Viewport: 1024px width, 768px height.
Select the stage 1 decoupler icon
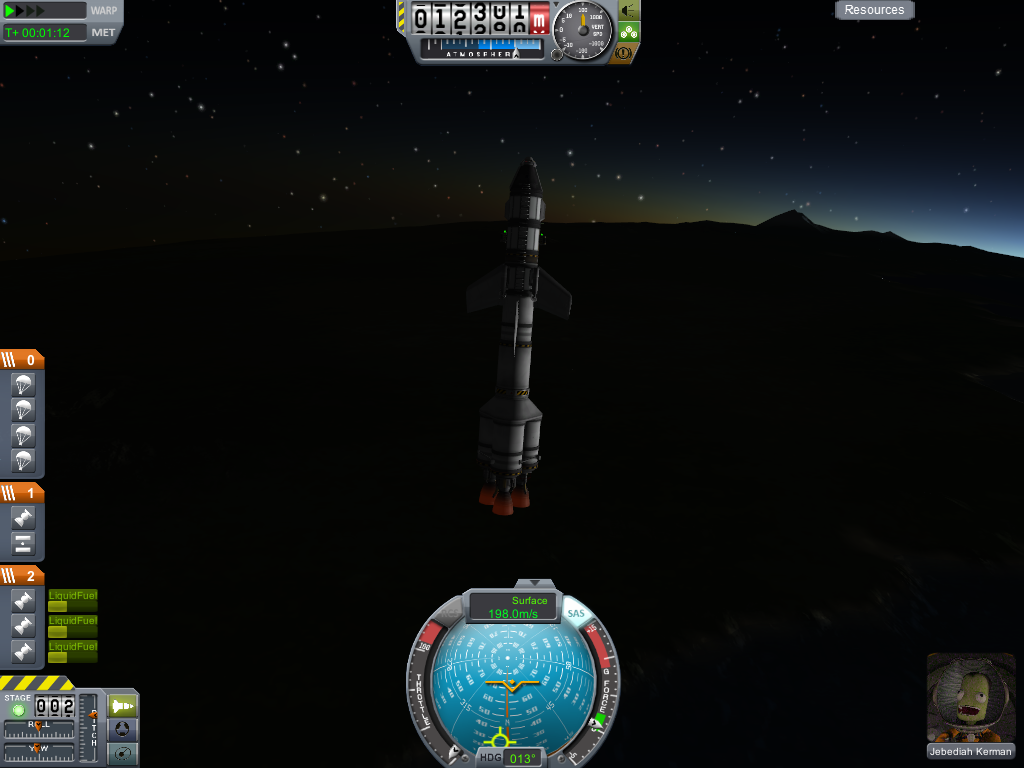[x=23, y=544]
